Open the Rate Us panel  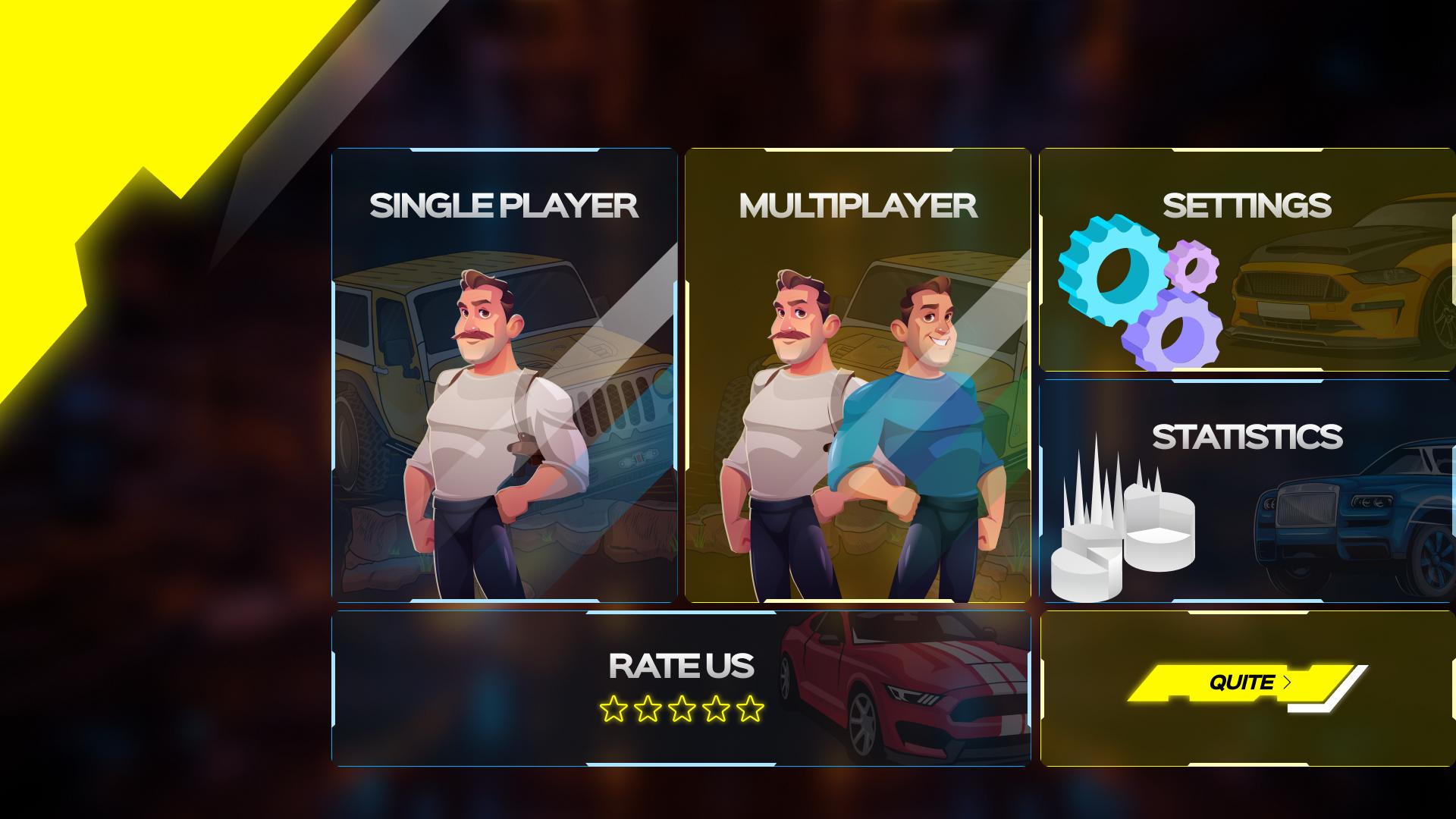coord(680,687)
